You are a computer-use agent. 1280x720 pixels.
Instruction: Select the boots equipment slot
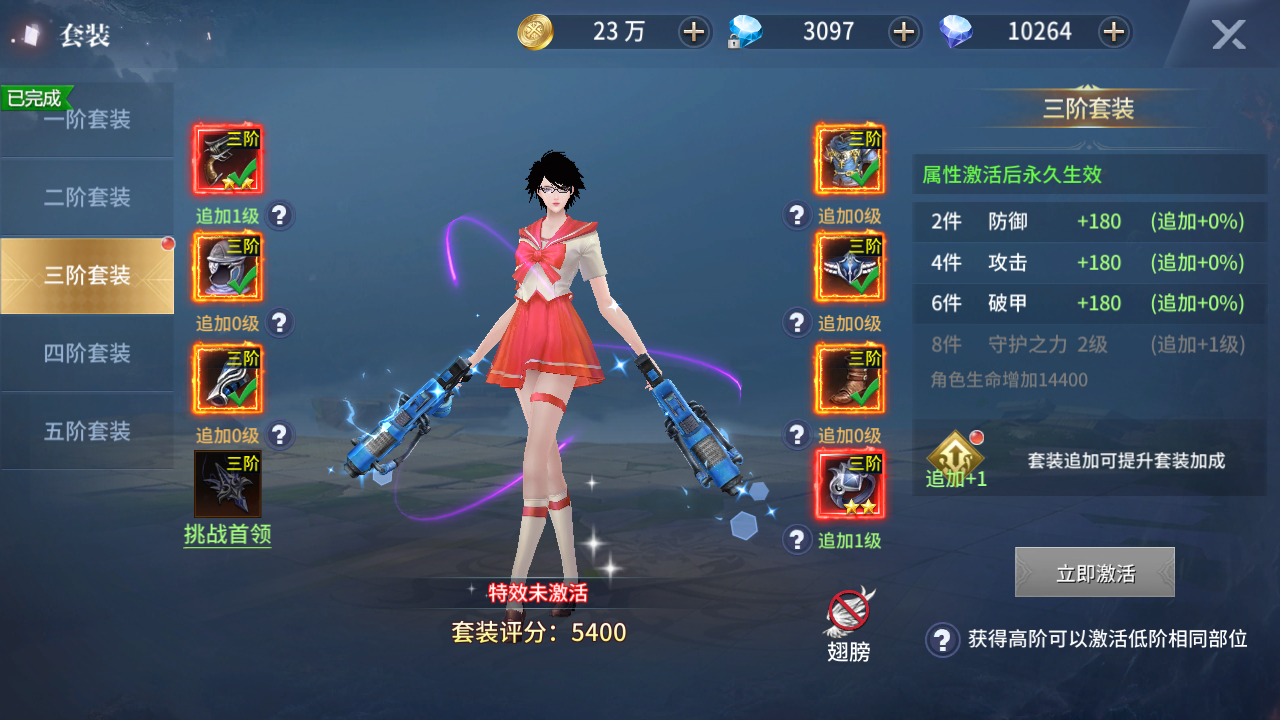[849, 377]
